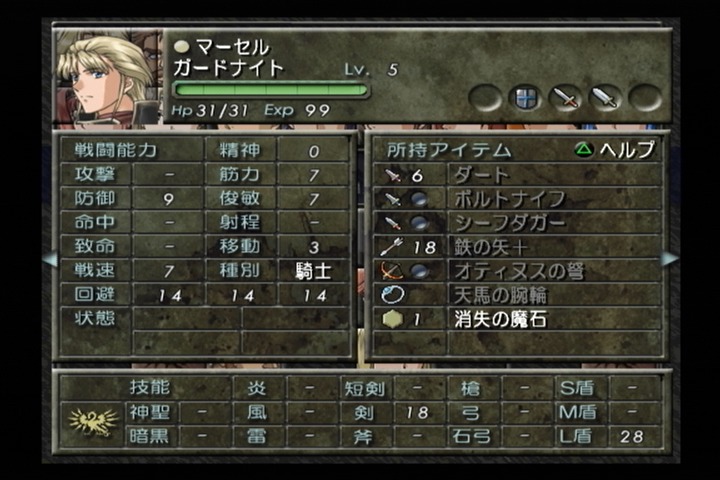Show the next unit with the right arrow
The image size is (720, 480).
coord(669,259)
